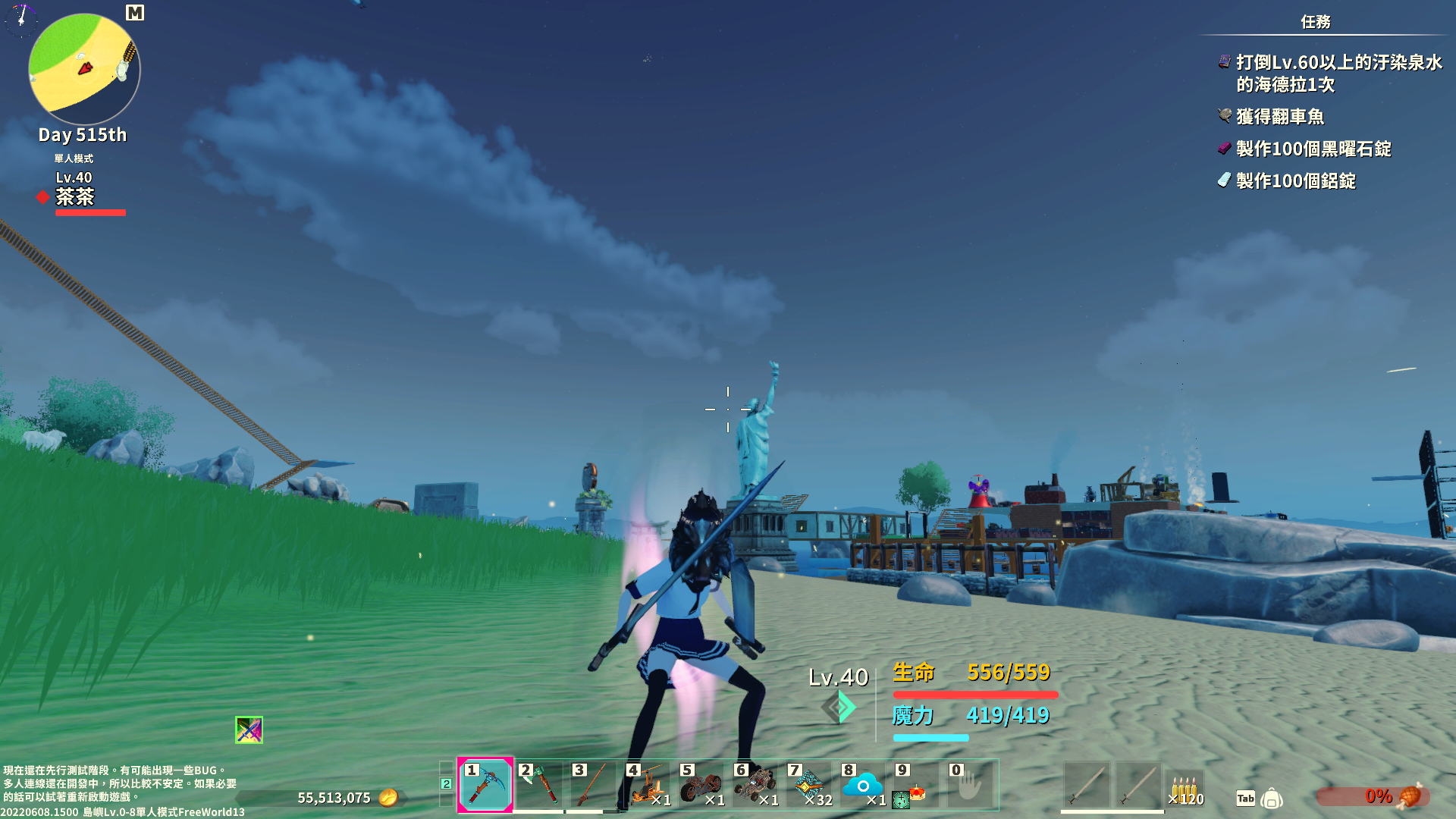Select the cake item in slot 9
The image size is (1456, 819).
tap(916, 786)
